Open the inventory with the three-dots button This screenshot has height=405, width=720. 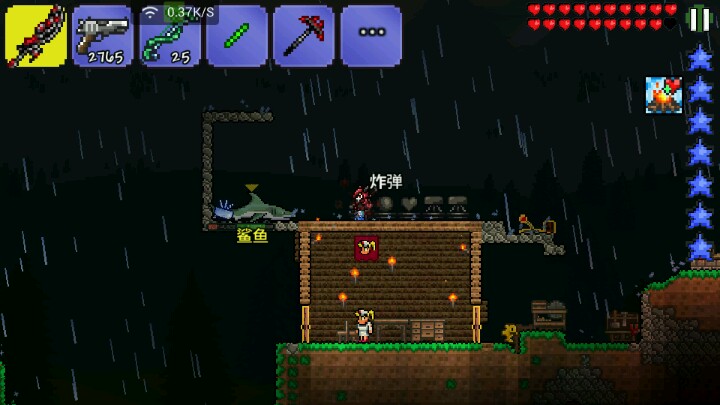pyautogui.click(x=371, y=36)
